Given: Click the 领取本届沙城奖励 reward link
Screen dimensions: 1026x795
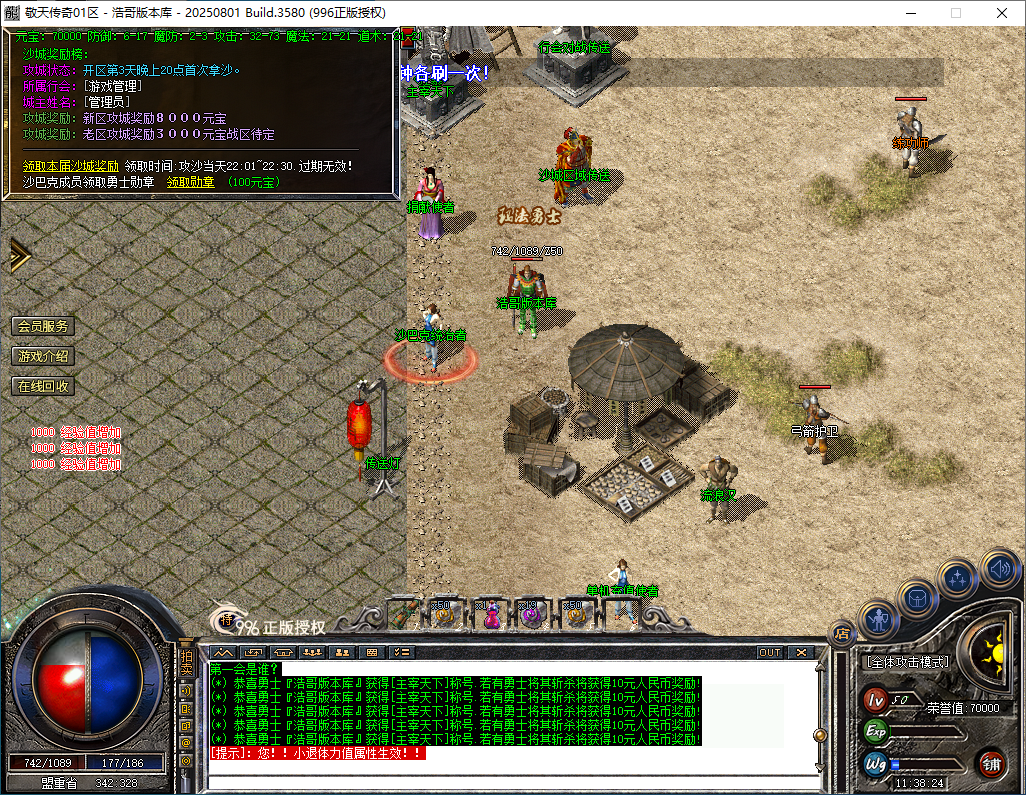Looking at the screenshot, I should 71,166.
